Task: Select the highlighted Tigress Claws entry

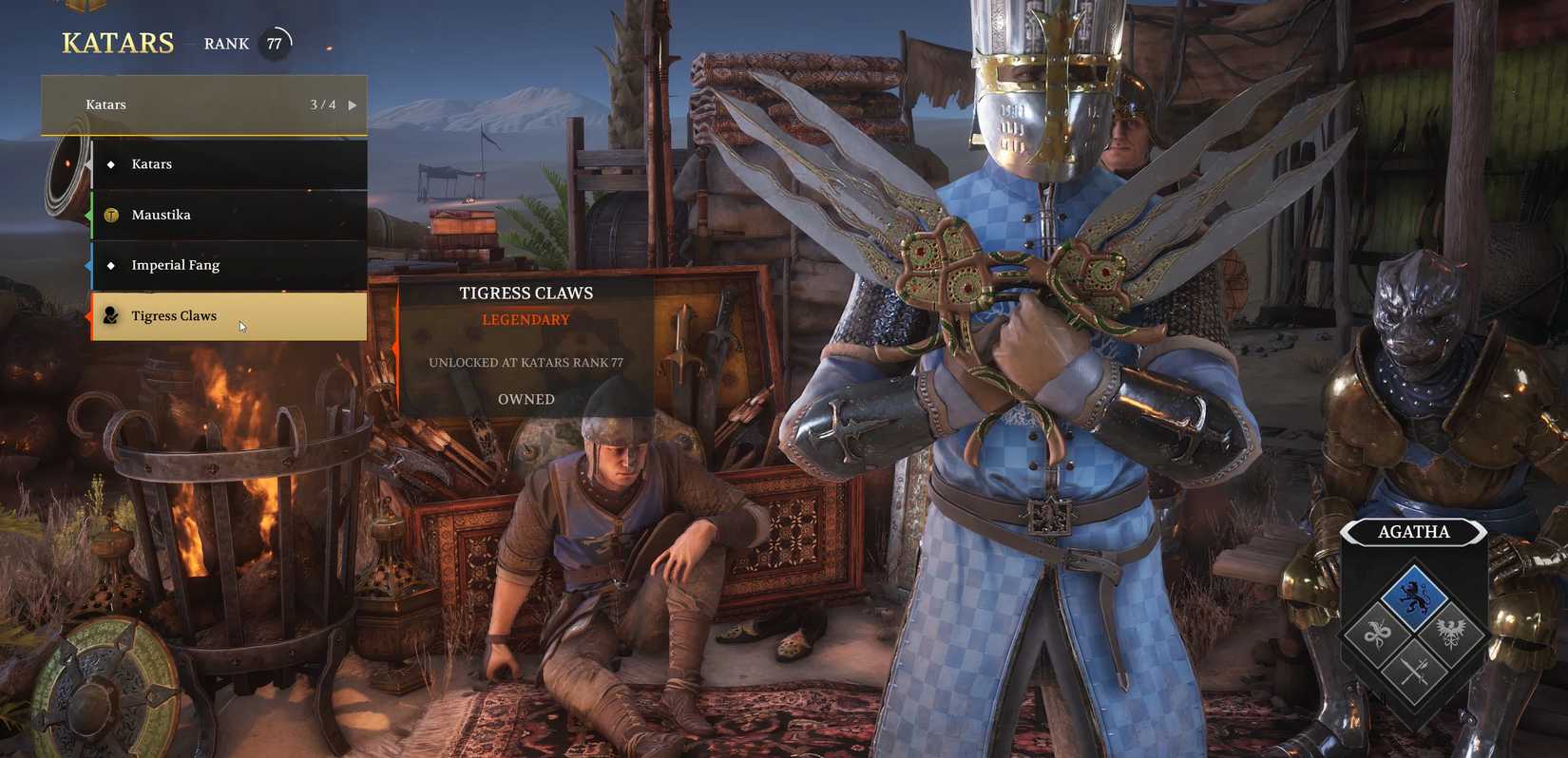Action: [228, 315]
